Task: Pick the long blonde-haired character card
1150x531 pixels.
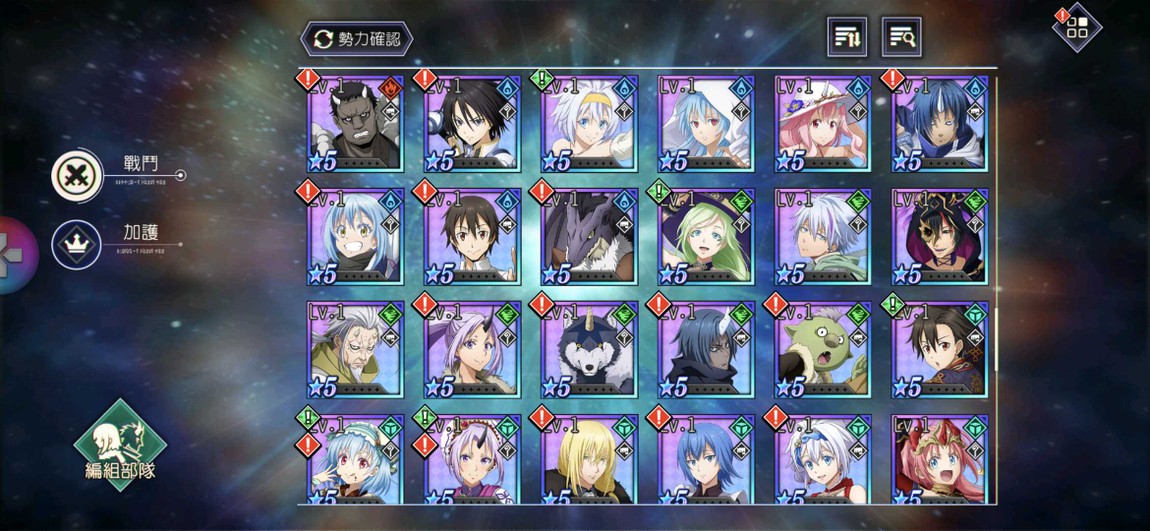Action: click(589, 460)
